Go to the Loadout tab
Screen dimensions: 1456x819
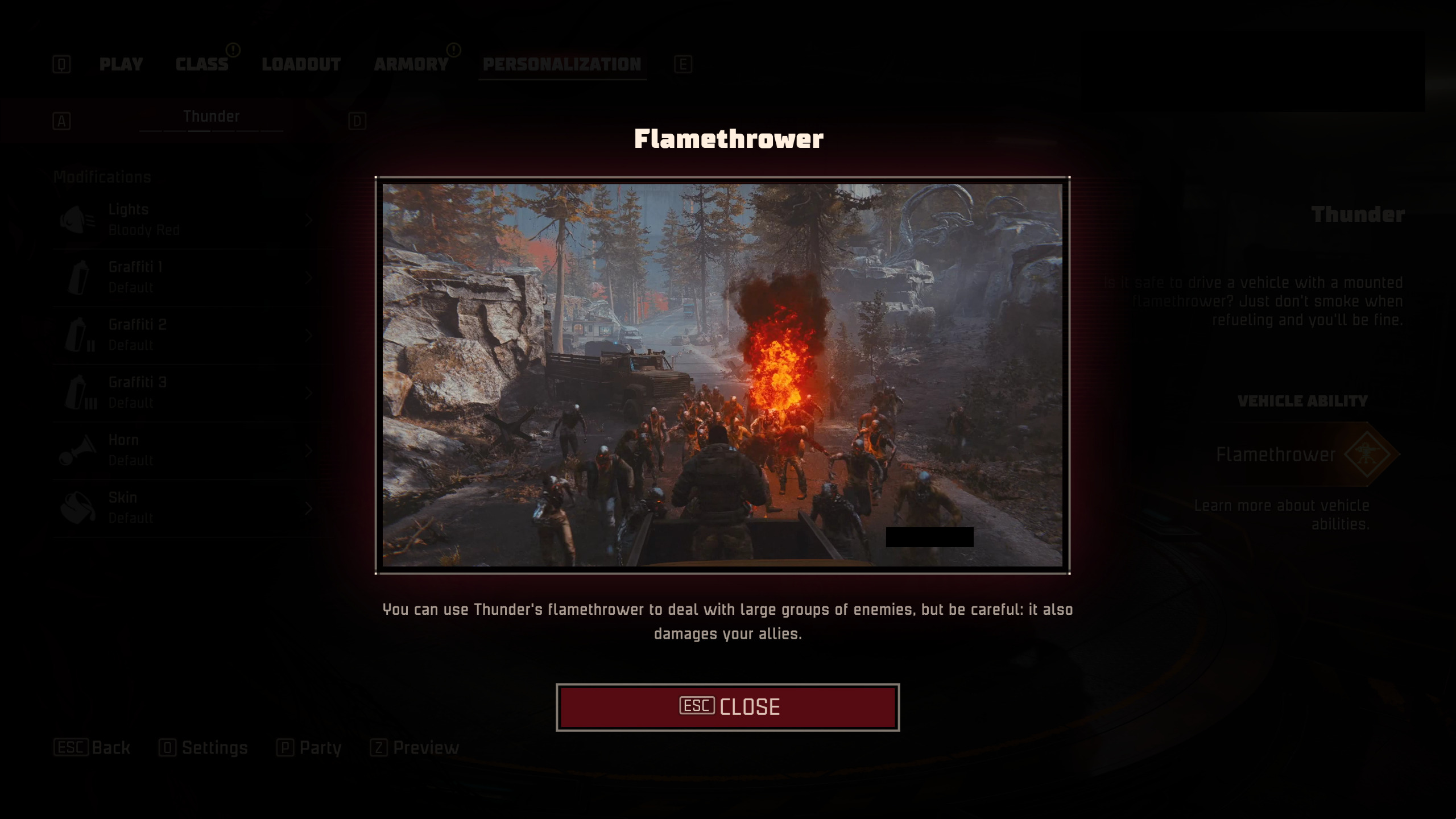point(301,64)
